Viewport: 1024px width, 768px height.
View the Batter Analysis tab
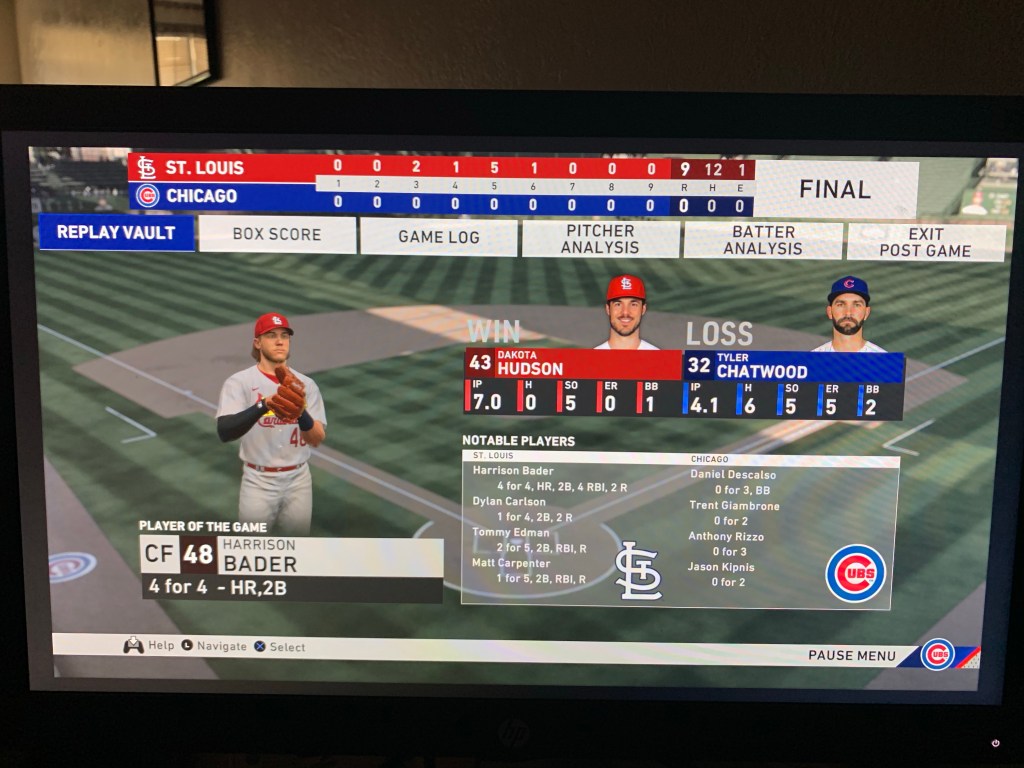(763, 240)
